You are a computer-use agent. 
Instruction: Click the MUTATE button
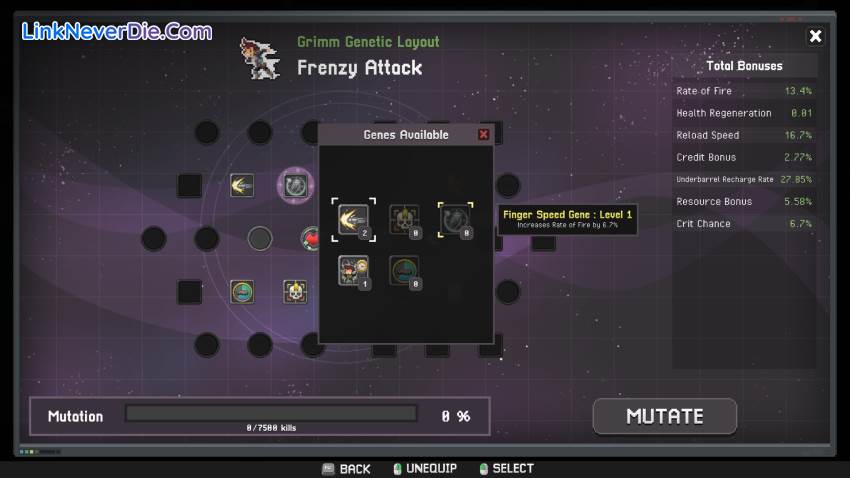coord(665,416)
